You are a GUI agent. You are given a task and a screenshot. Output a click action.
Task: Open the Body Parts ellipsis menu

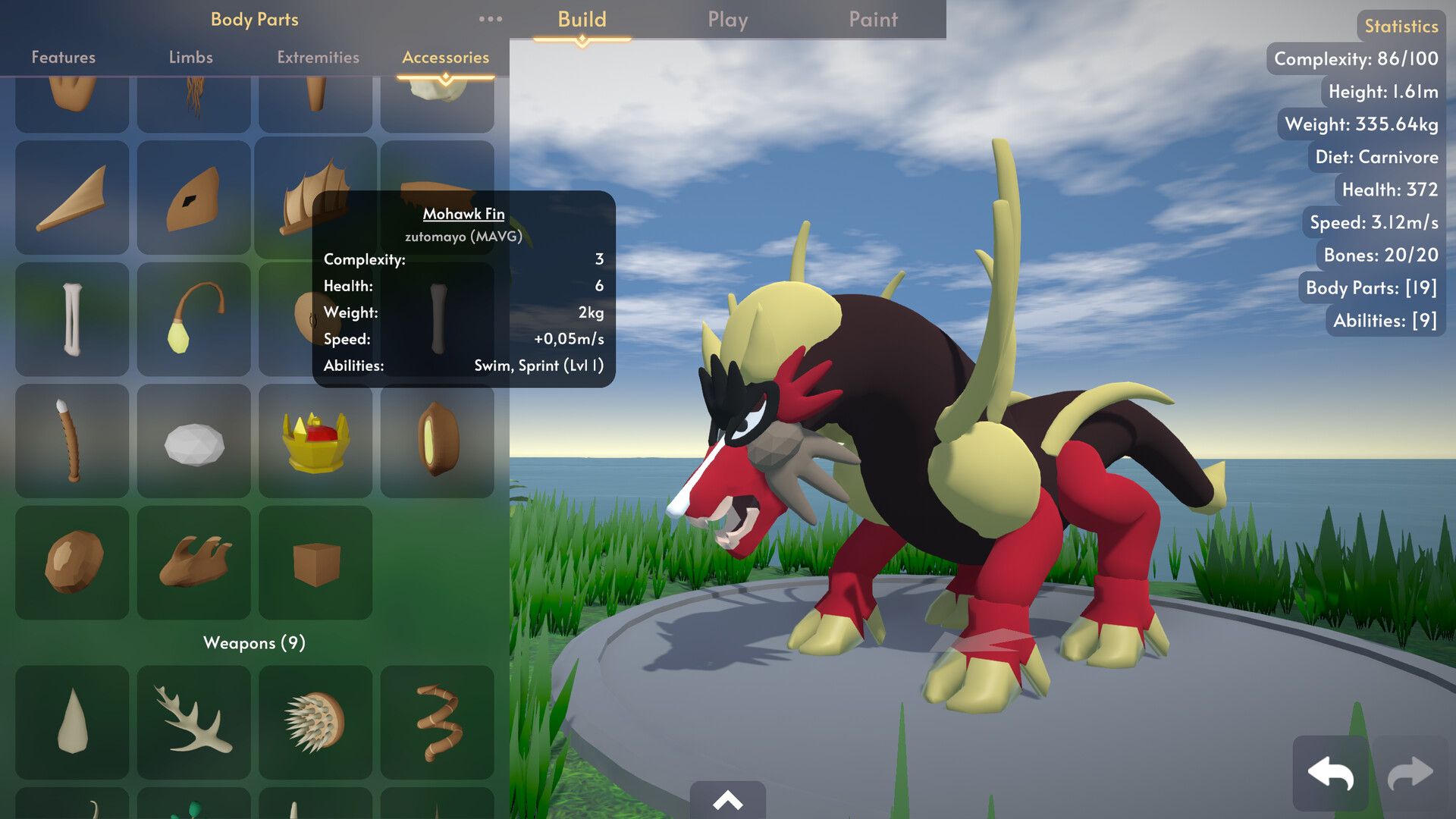click(x=491, y=19)
